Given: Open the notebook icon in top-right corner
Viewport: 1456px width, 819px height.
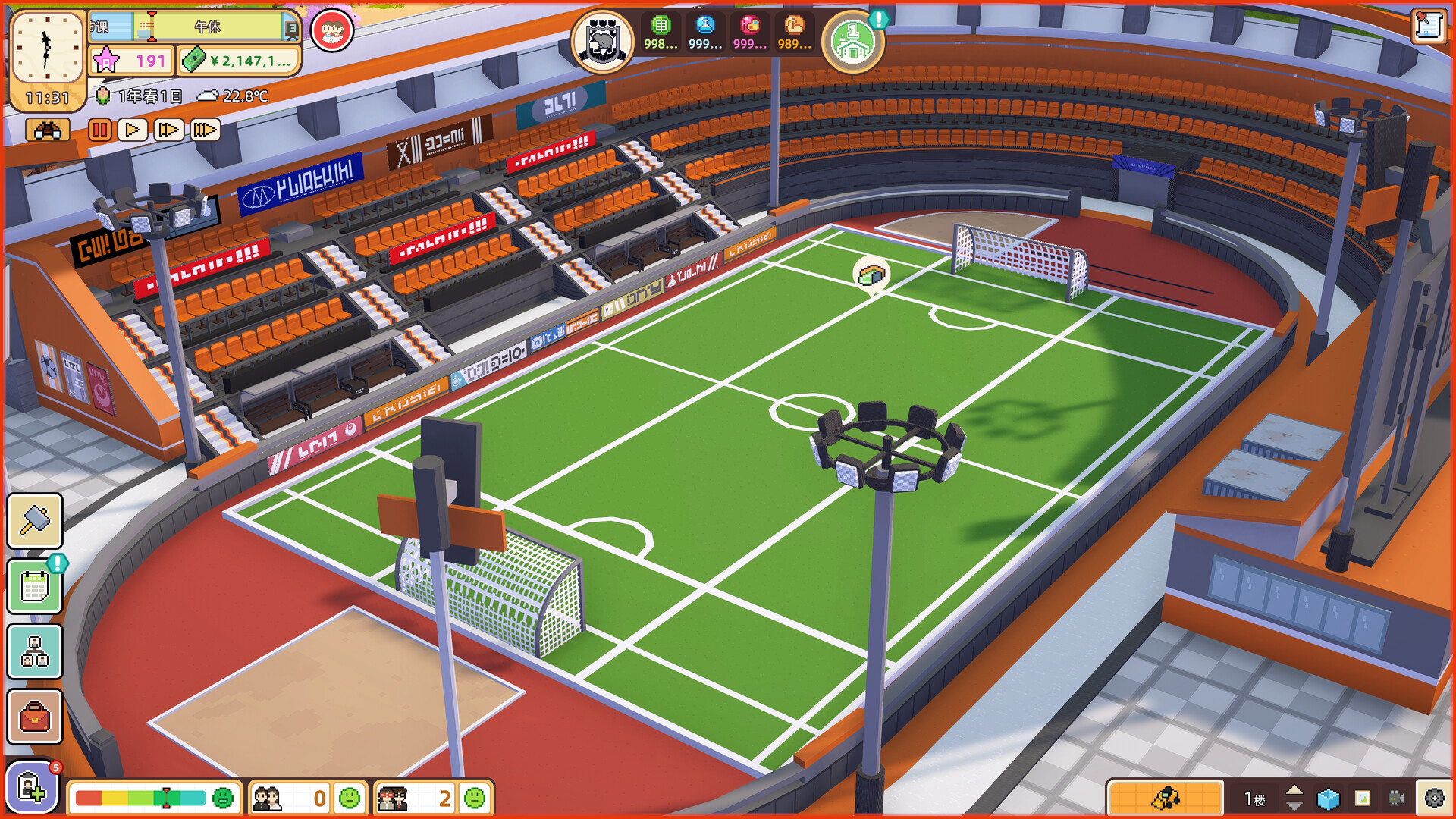Looking at the screenshot, I should [x=1429, y=27].
